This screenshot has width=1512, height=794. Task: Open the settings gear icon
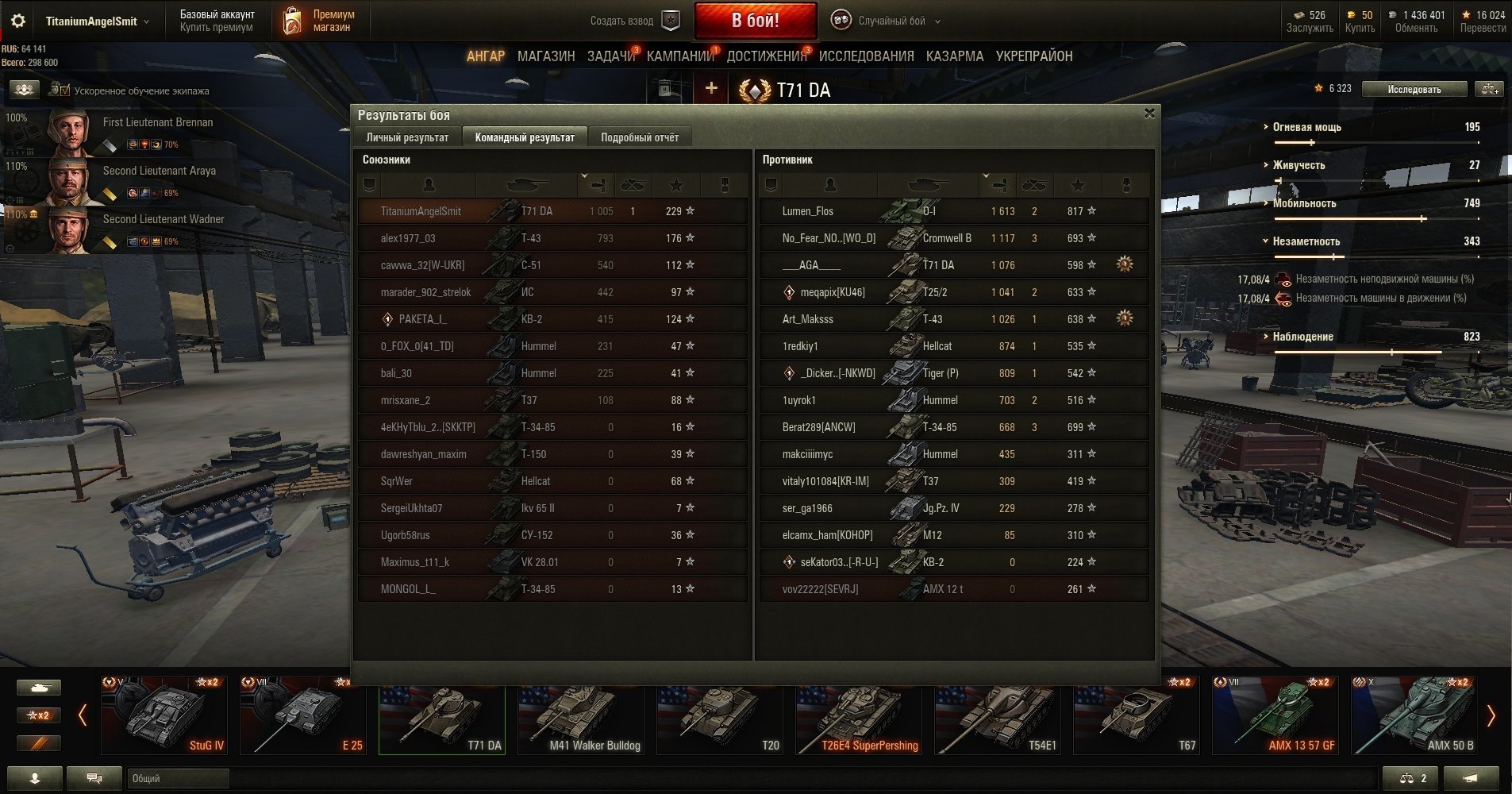[x=18, y=21]
